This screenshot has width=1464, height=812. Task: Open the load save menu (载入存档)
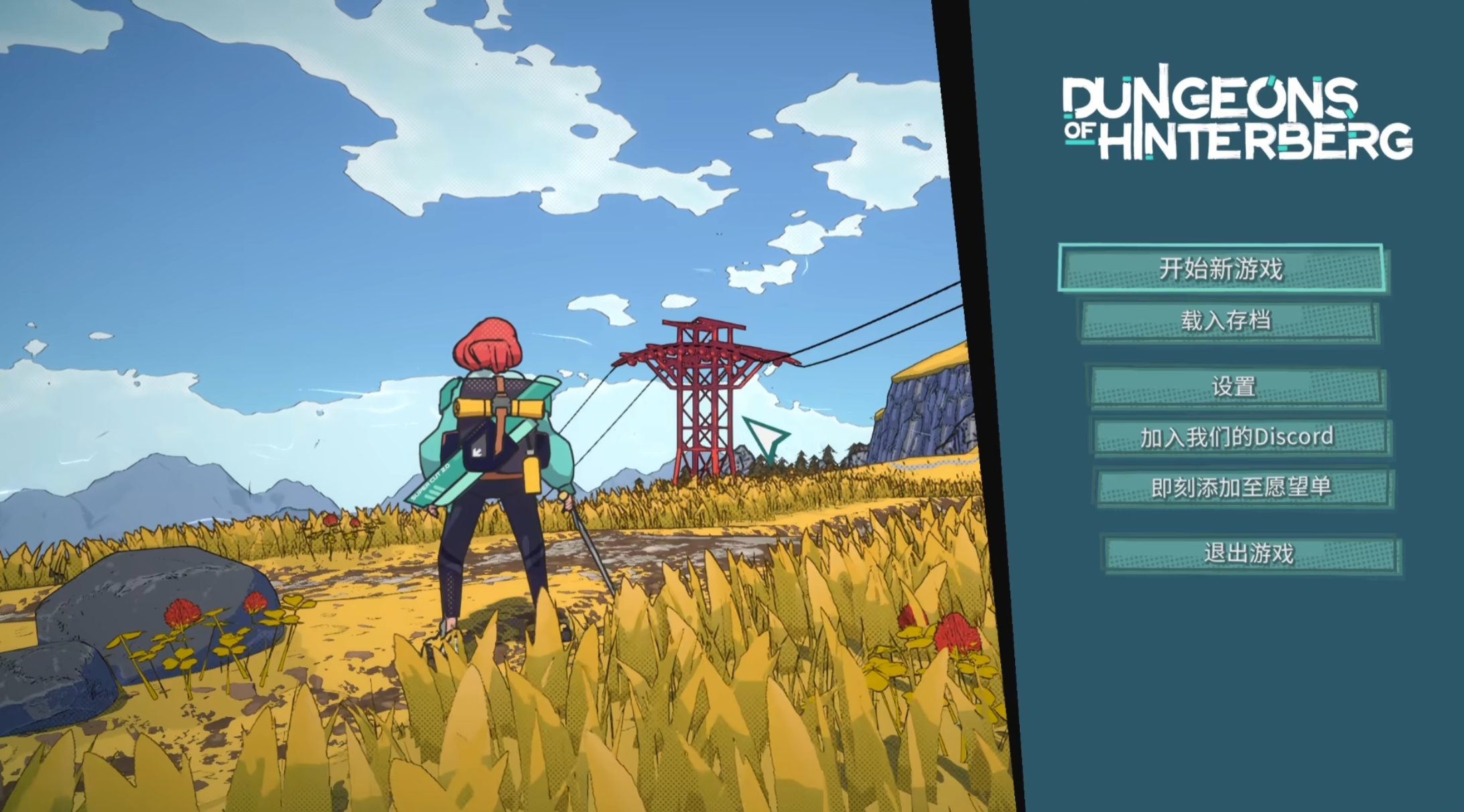(1227, 321)
